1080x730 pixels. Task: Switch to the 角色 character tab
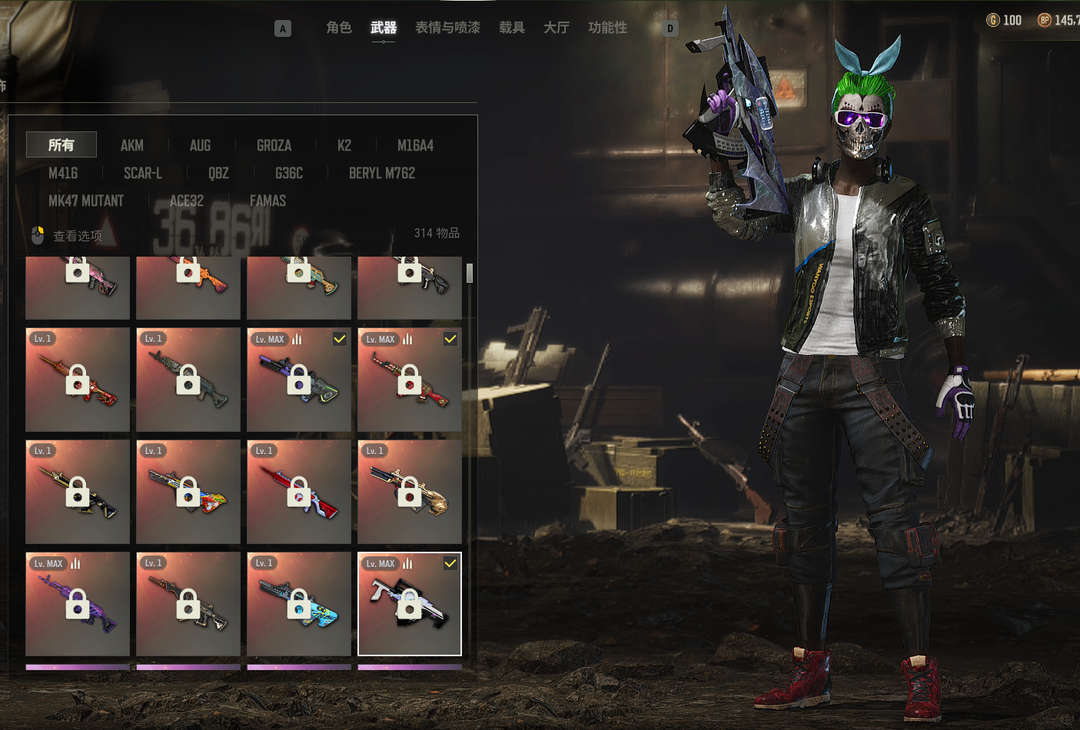(x=339, y=28)
